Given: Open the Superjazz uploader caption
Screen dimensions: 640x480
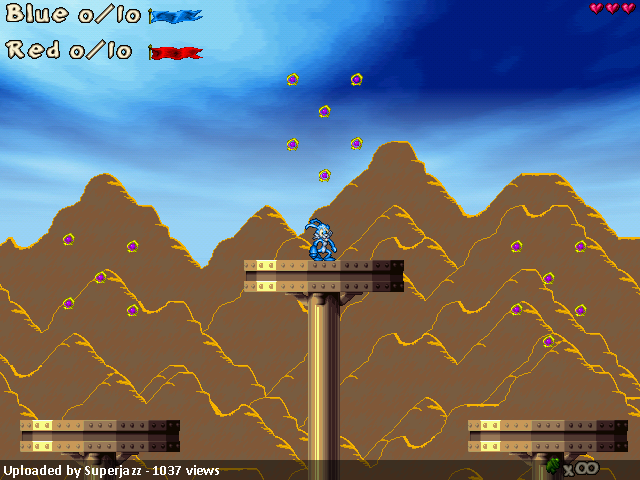Looking at the screenshot, I should tap(111, 470).
